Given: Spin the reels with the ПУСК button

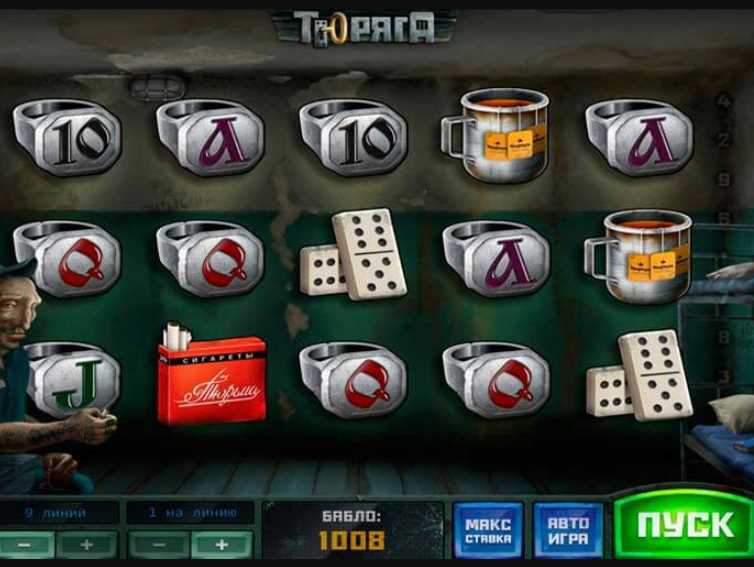Looking at the screenshot, I should pyautogui.click(x=683, y=527).
